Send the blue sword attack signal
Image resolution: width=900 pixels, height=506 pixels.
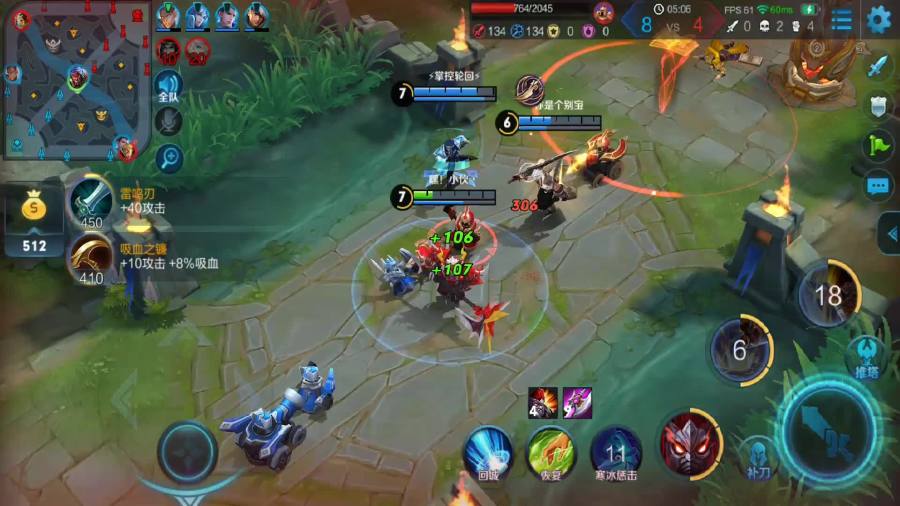click(x=878, y=66)
